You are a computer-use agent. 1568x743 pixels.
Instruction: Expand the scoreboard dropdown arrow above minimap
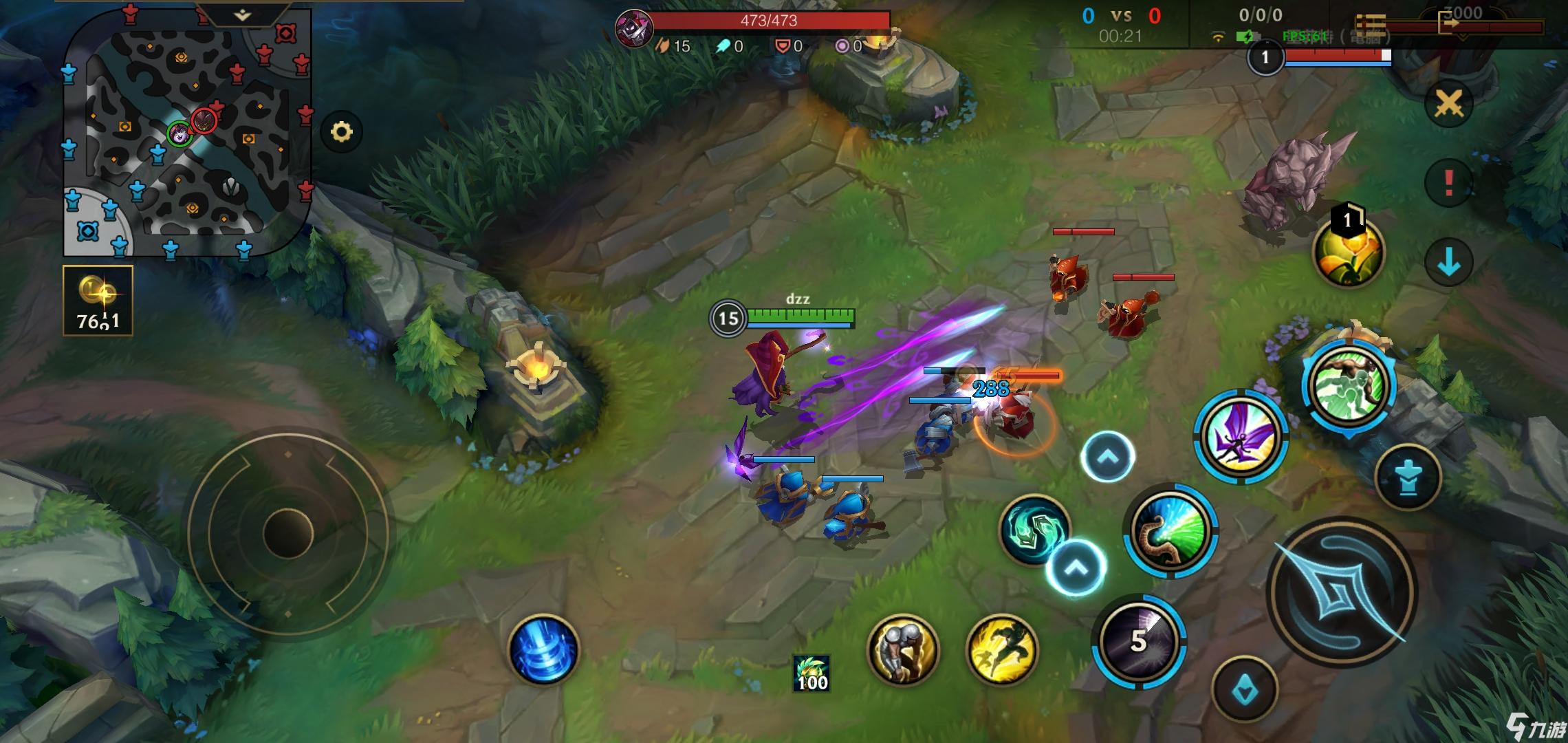[x=242, y=15]
